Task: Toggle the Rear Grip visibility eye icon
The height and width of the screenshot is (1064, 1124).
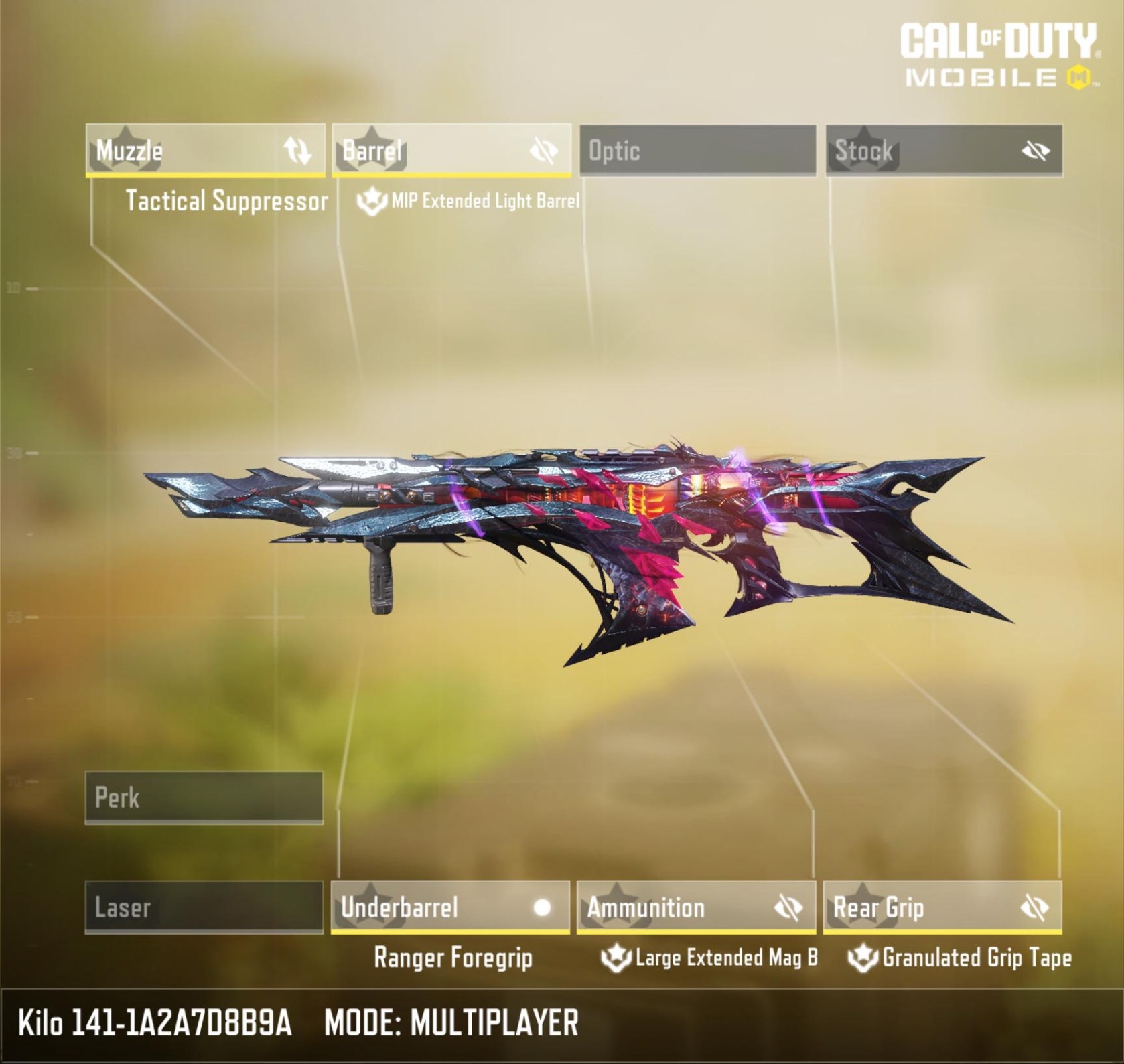Action: pos(1035,908)
